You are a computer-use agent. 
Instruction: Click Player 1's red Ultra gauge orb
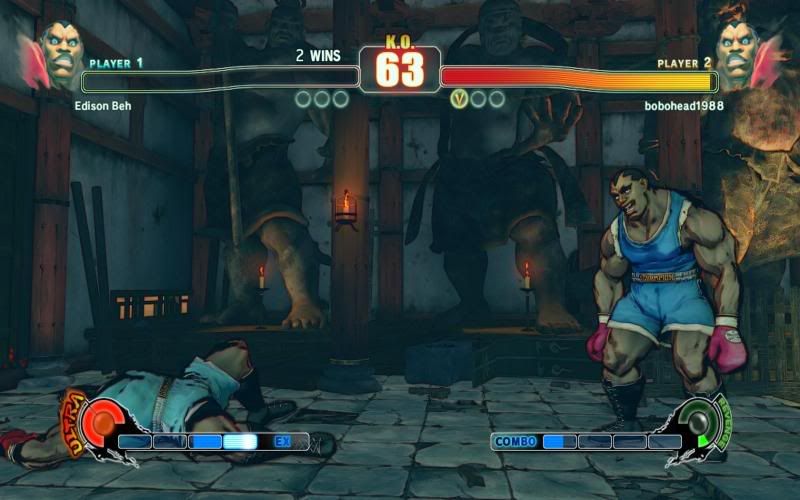[102, 425]
